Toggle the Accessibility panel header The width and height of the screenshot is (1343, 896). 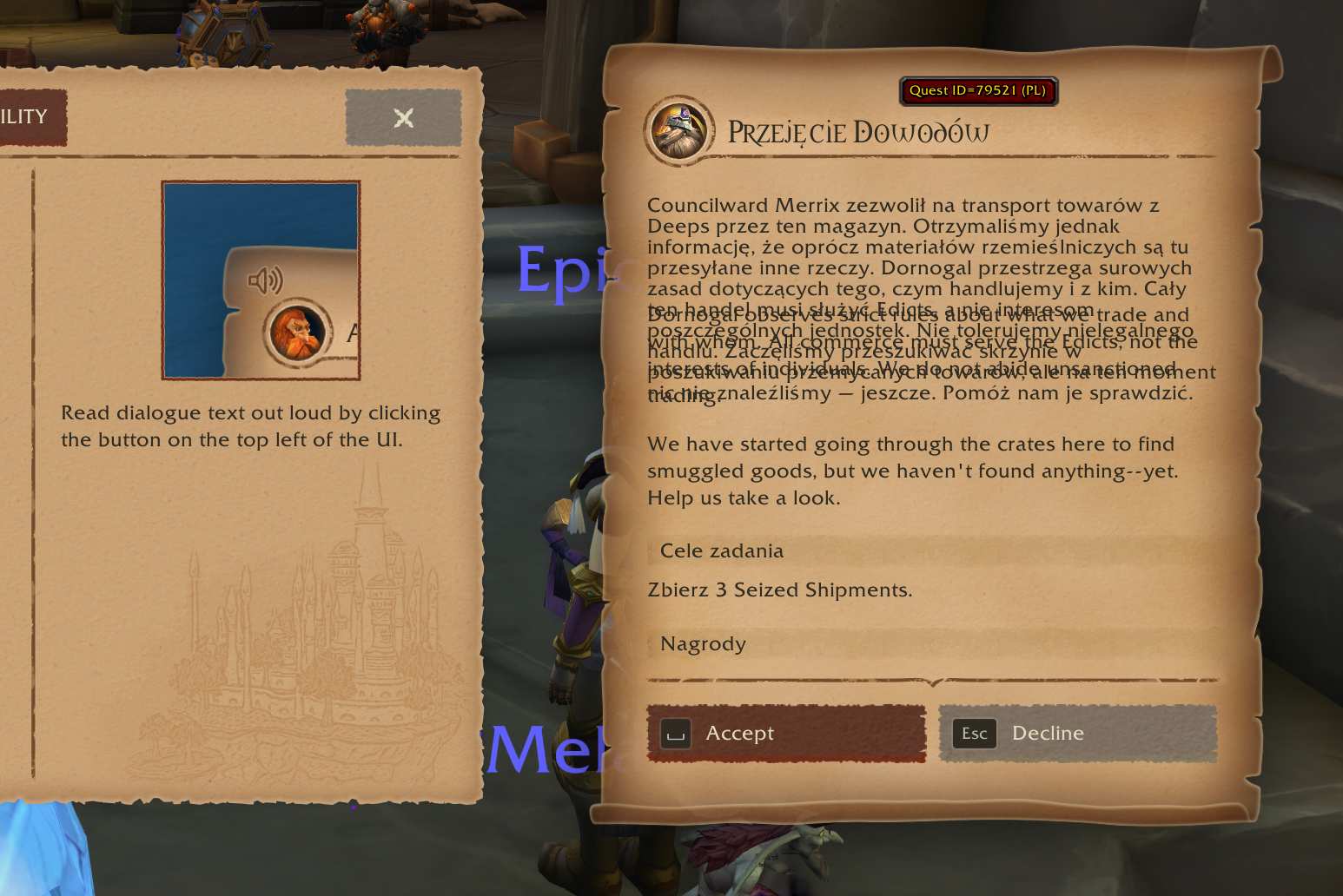(x=23, y=117)
